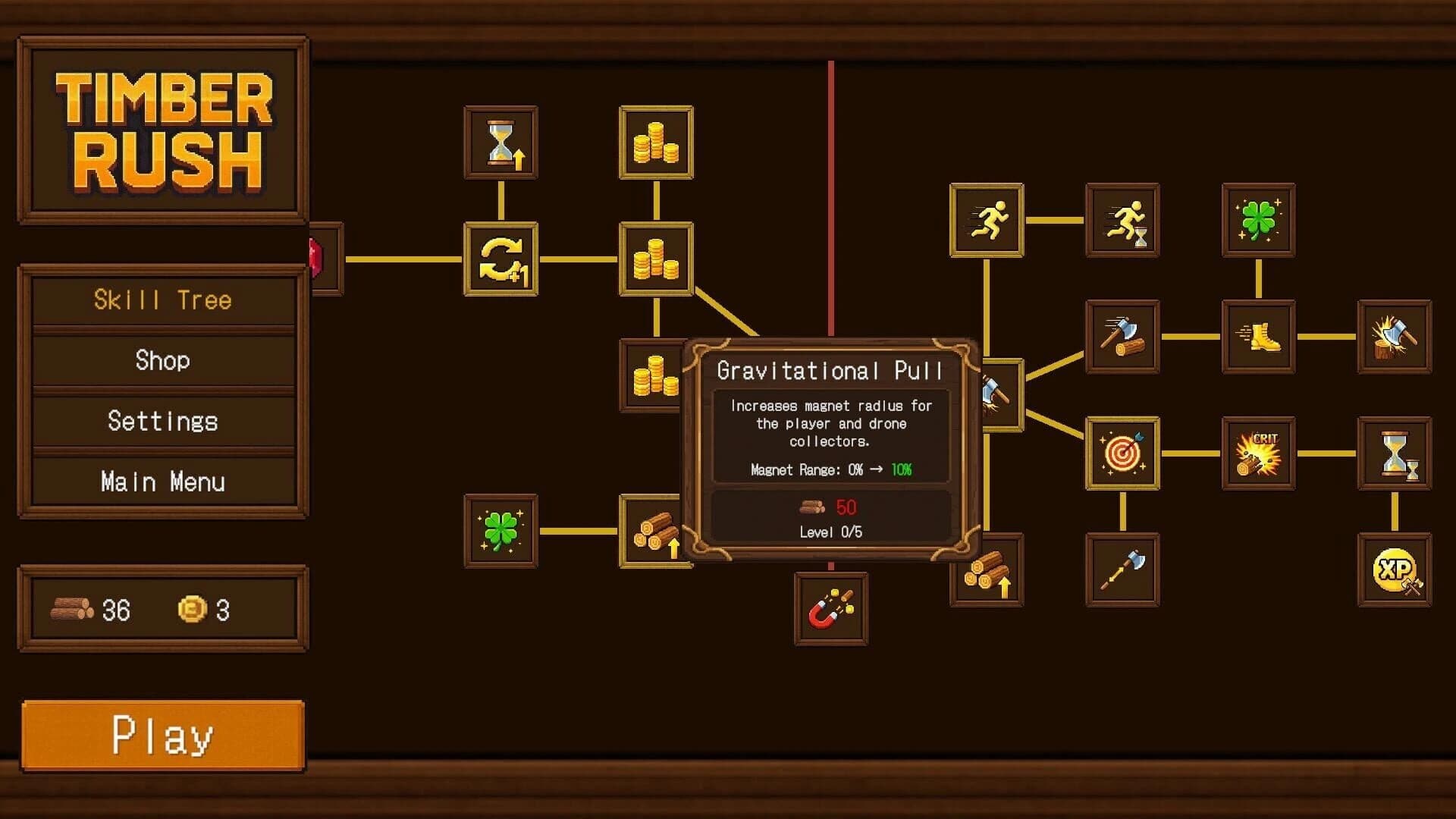
Task: Open the CRIT log critical skill
Action: point(1259,453)
